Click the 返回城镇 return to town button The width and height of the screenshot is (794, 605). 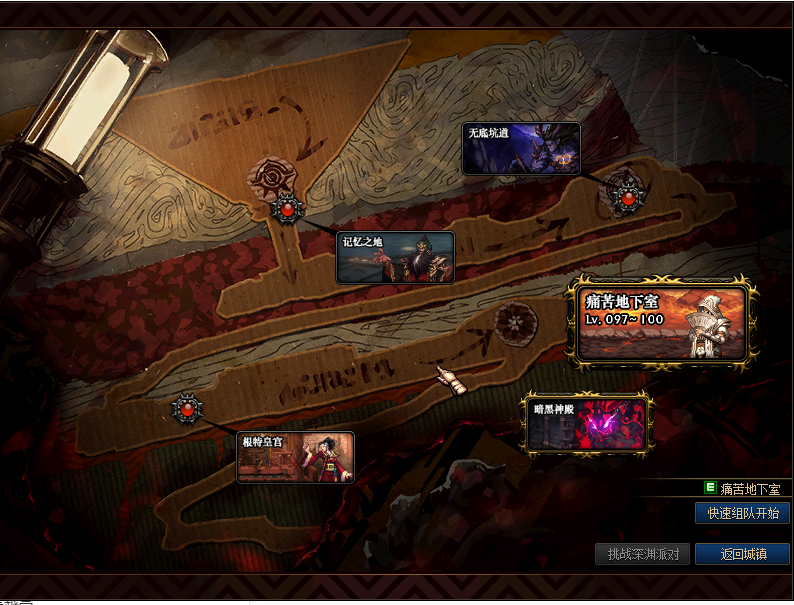point(742,553)
